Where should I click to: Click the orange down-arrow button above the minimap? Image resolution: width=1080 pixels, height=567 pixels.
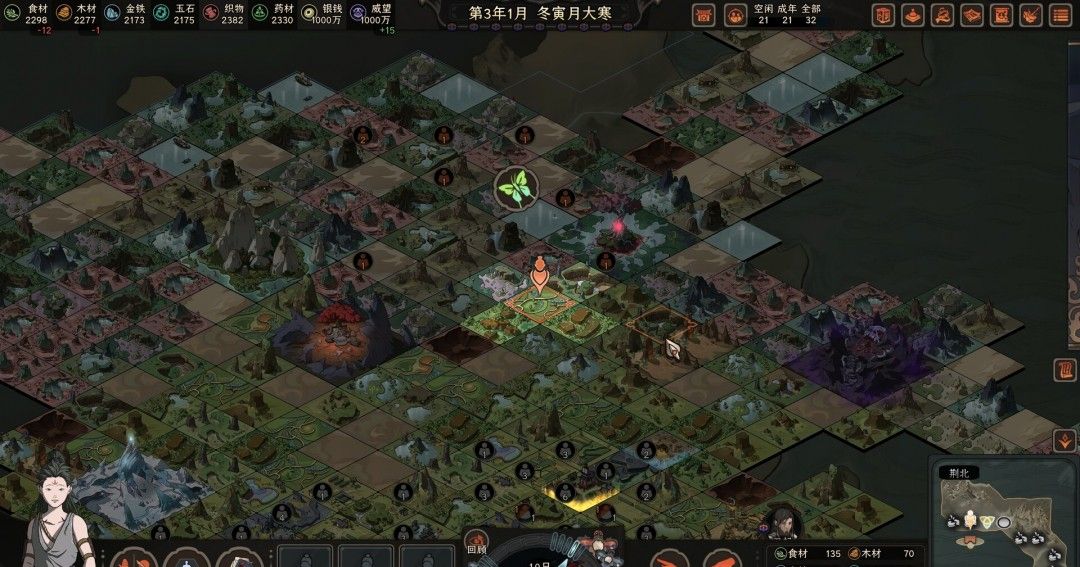[x=1064, y=440]
